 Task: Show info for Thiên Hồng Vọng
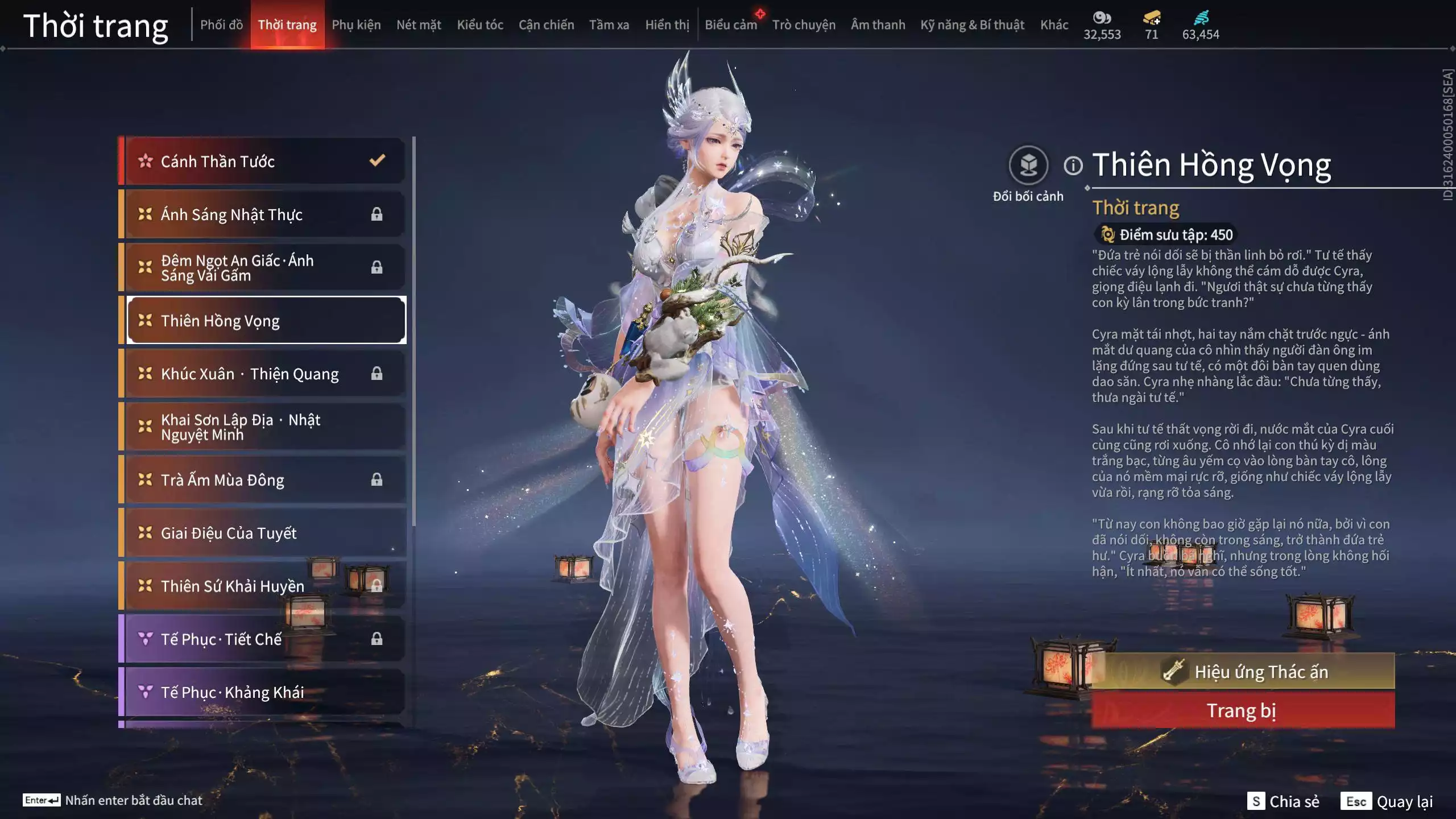click(x=1073, y=166)
